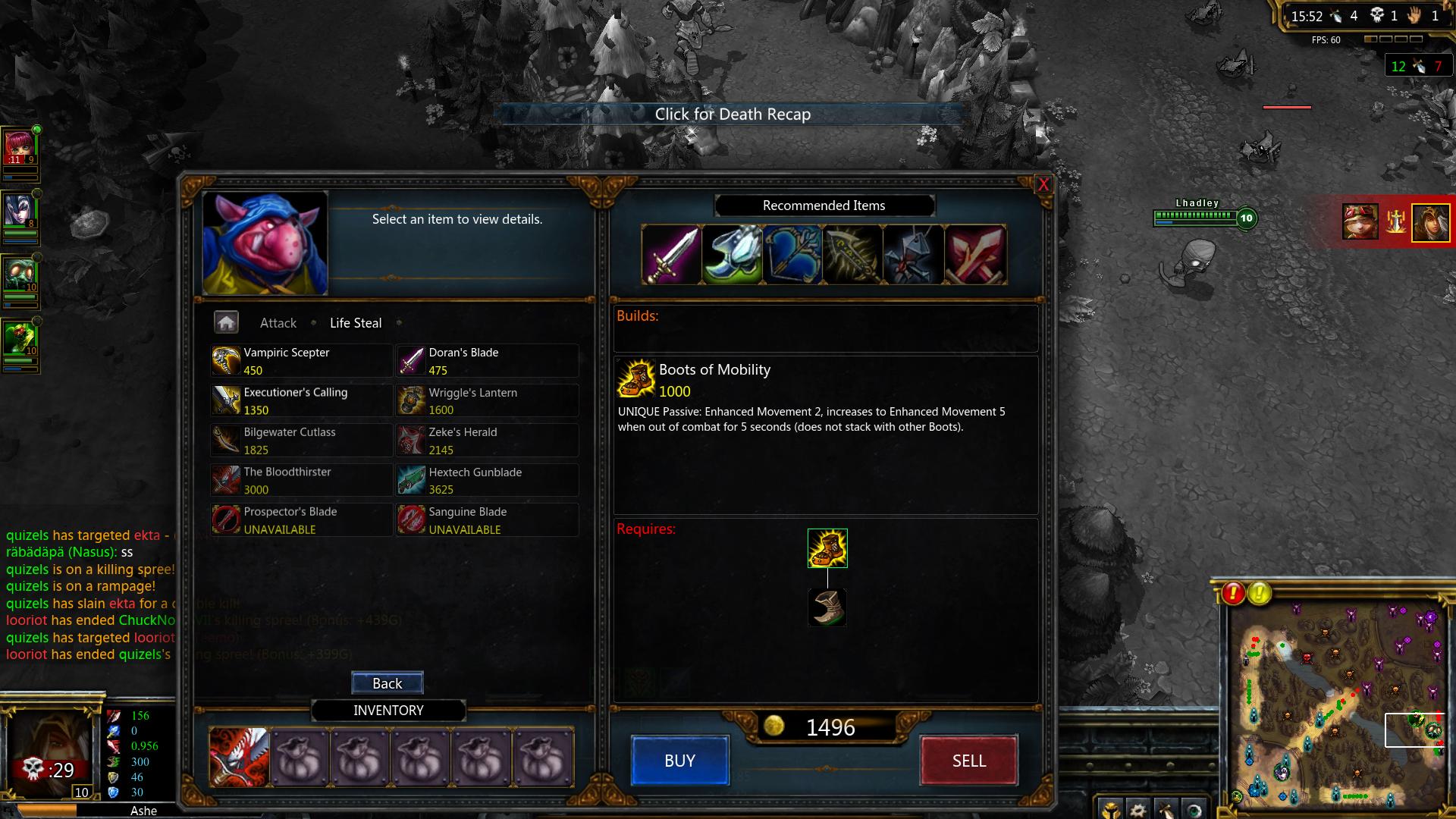Choose Zeke's Herald item

[x=486, y=441]
